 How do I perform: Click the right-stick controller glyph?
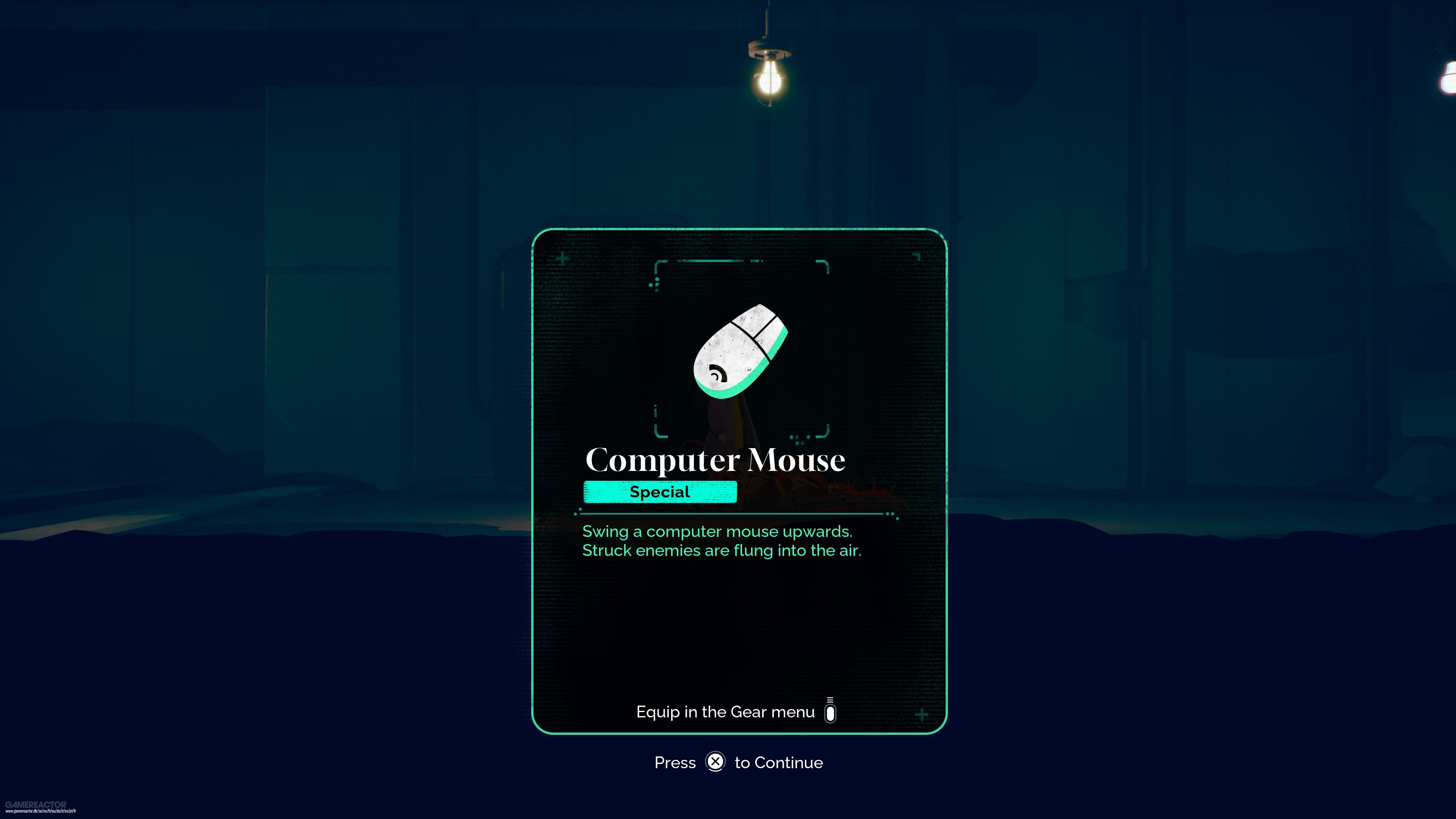click(x=830, y=712)
